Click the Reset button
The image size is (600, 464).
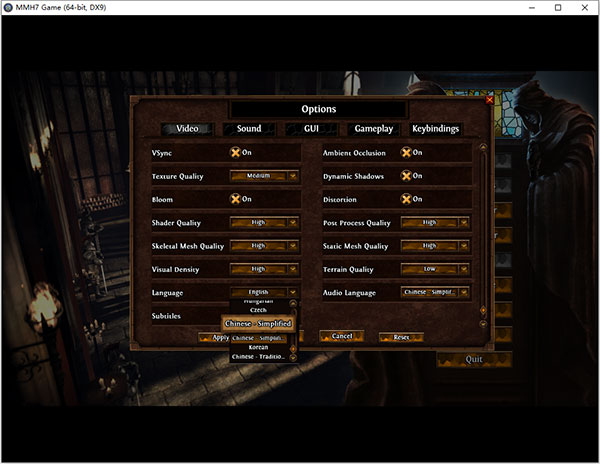400,337
